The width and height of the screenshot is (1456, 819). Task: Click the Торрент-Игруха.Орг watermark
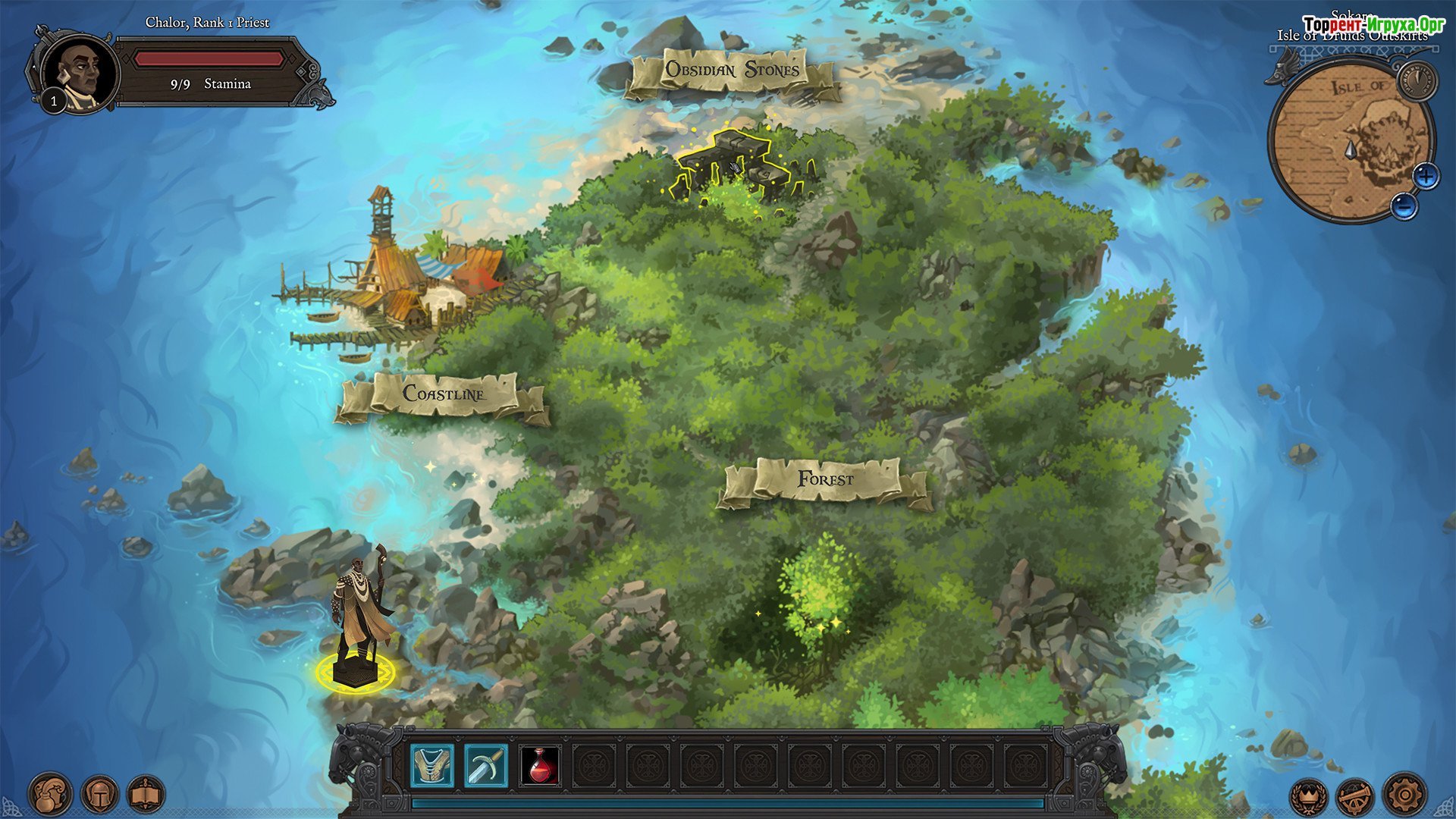pos(1373,25)
